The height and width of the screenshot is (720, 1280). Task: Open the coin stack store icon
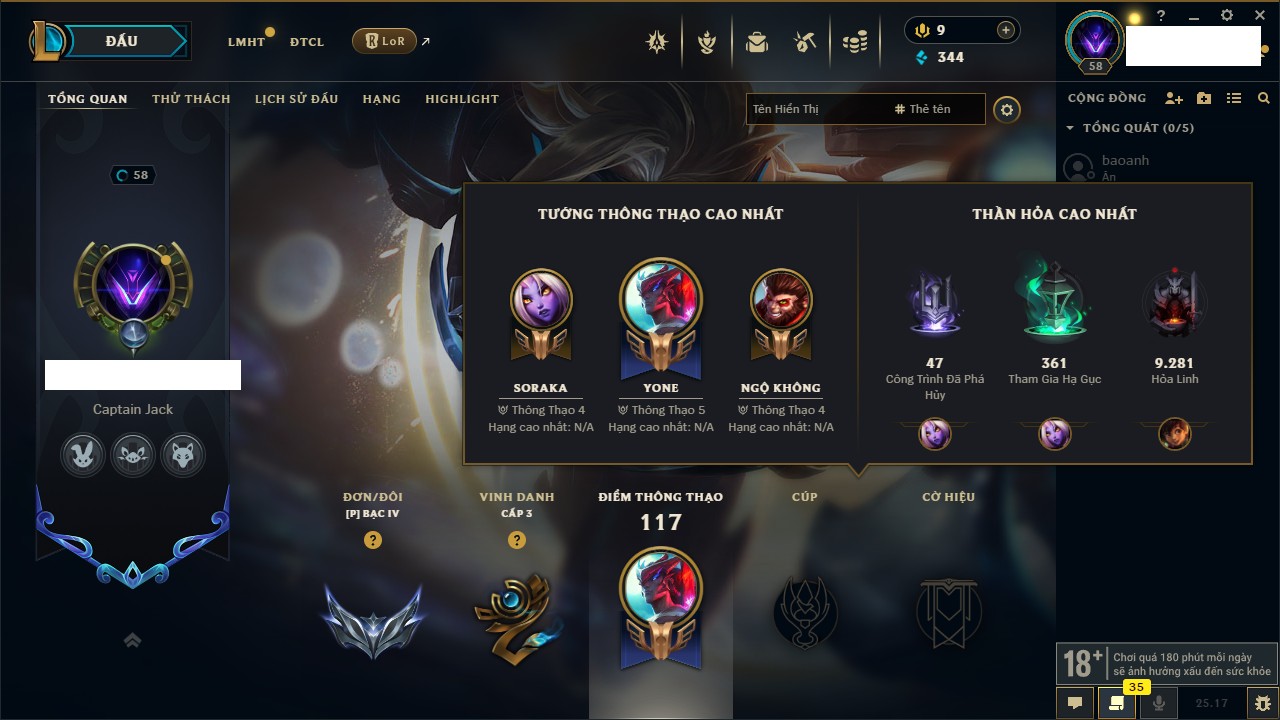click(x=854, y=42)
